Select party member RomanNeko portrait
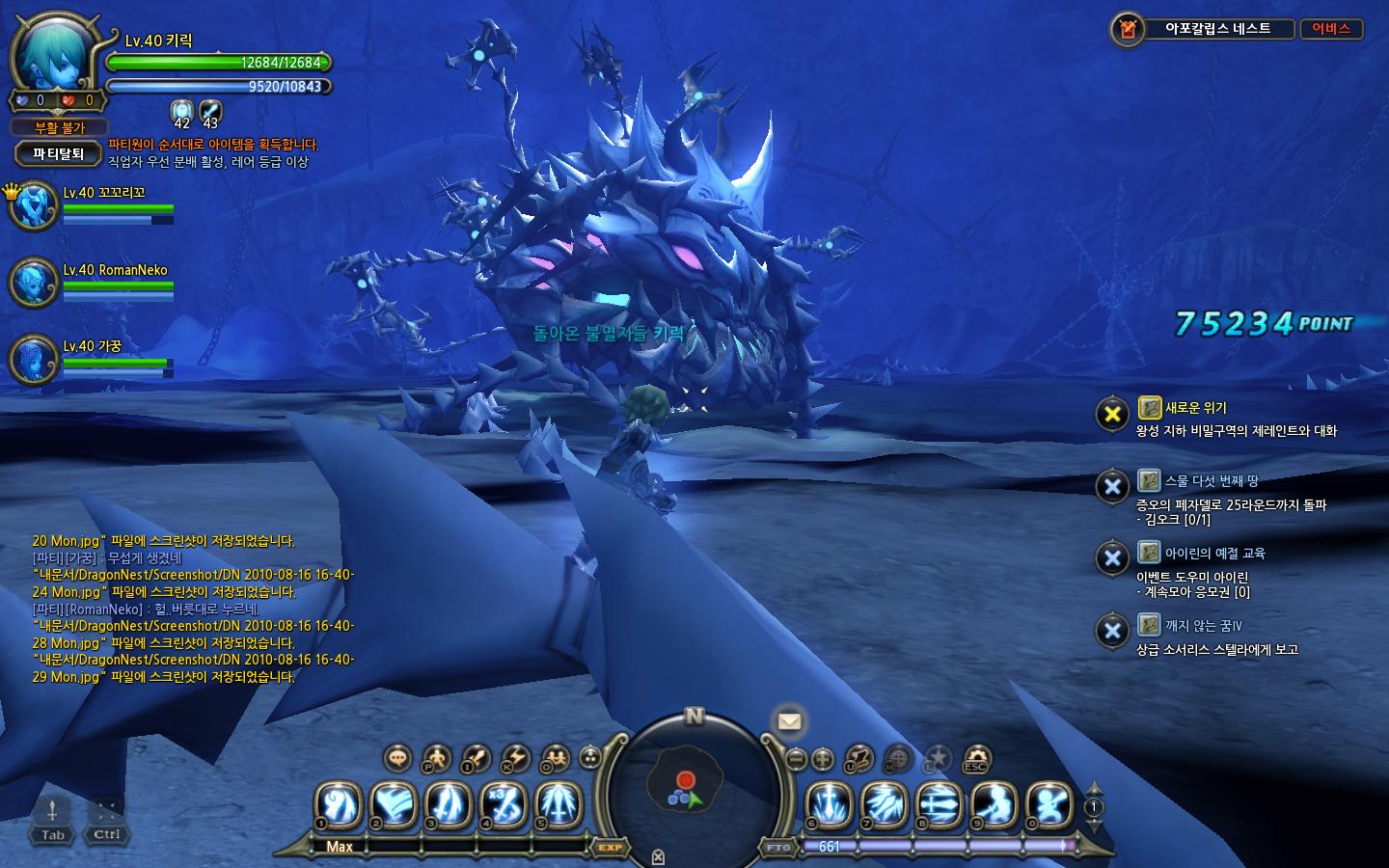 point(34,282)
